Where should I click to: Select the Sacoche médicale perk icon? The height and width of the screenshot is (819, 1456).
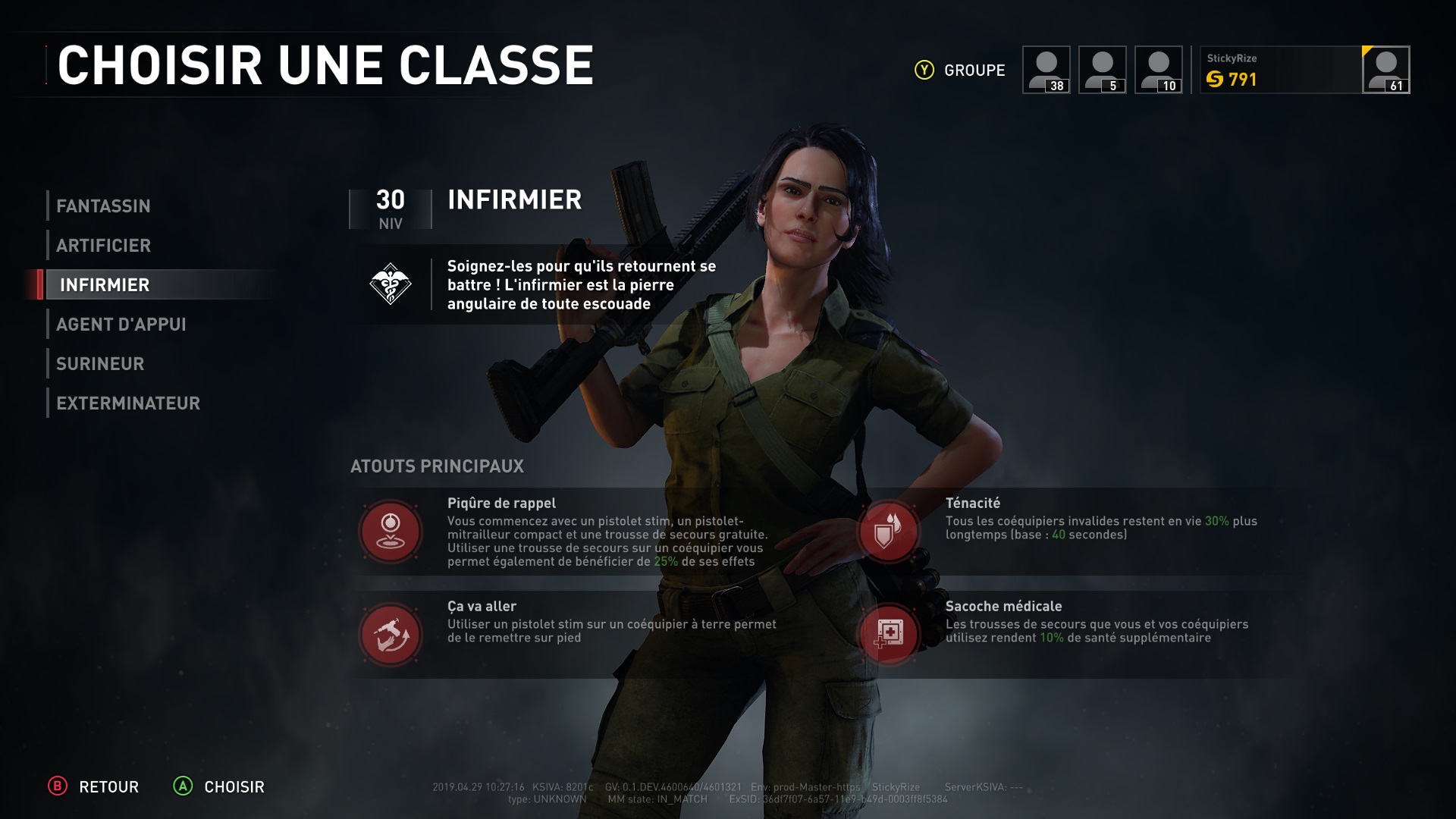(888, 634)
